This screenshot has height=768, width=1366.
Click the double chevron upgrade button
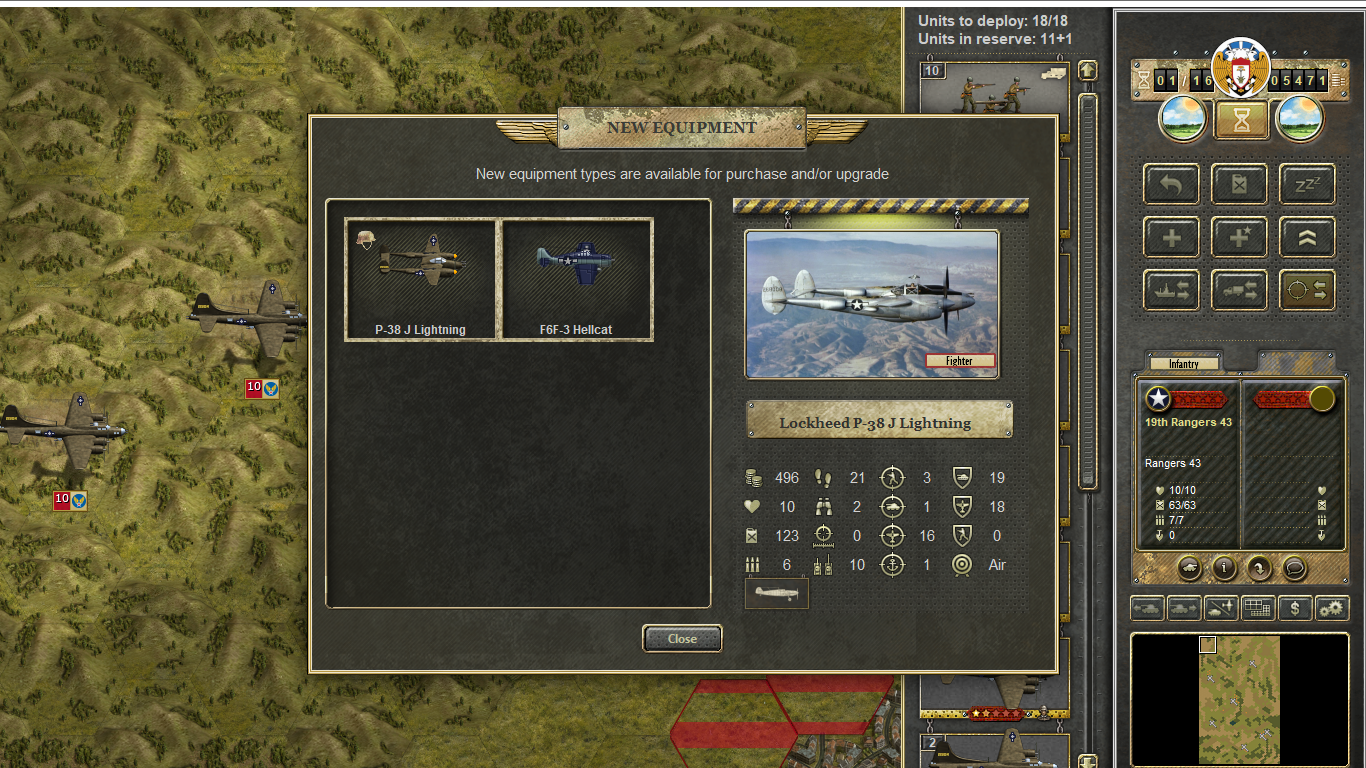pos(1307,237)
